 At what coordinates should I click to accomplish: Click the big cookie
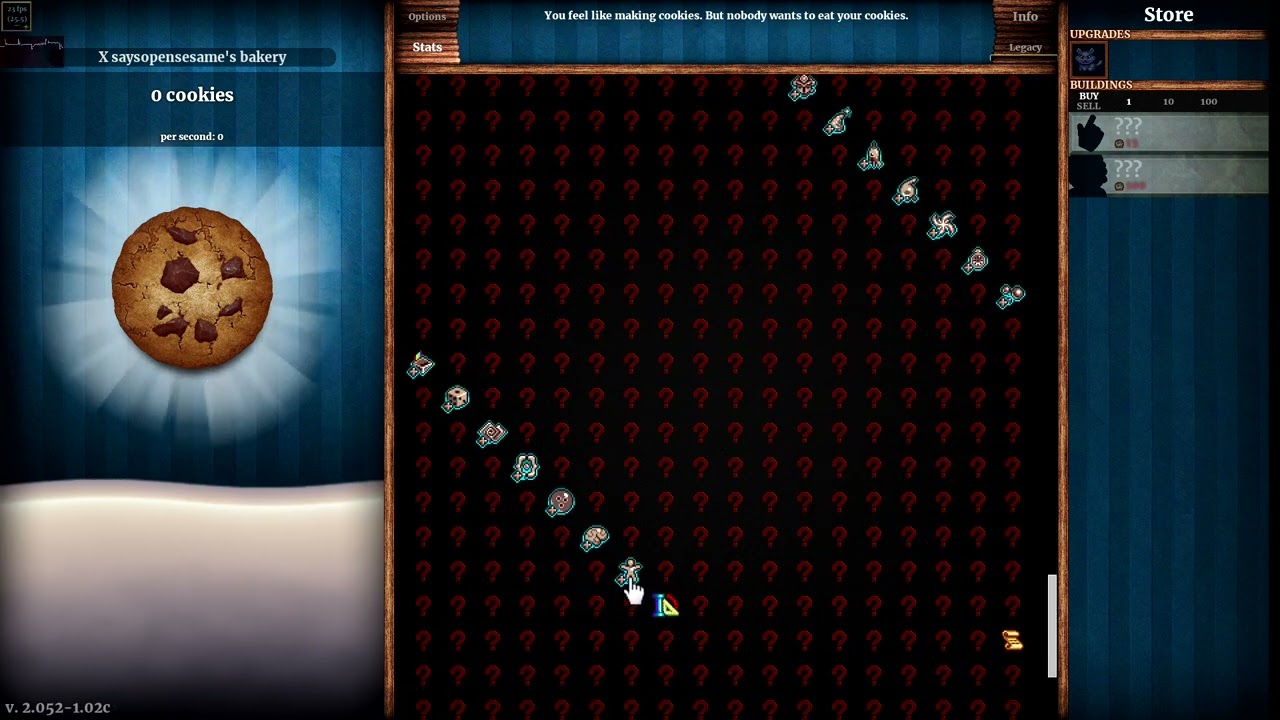click(x=192, y=287)
